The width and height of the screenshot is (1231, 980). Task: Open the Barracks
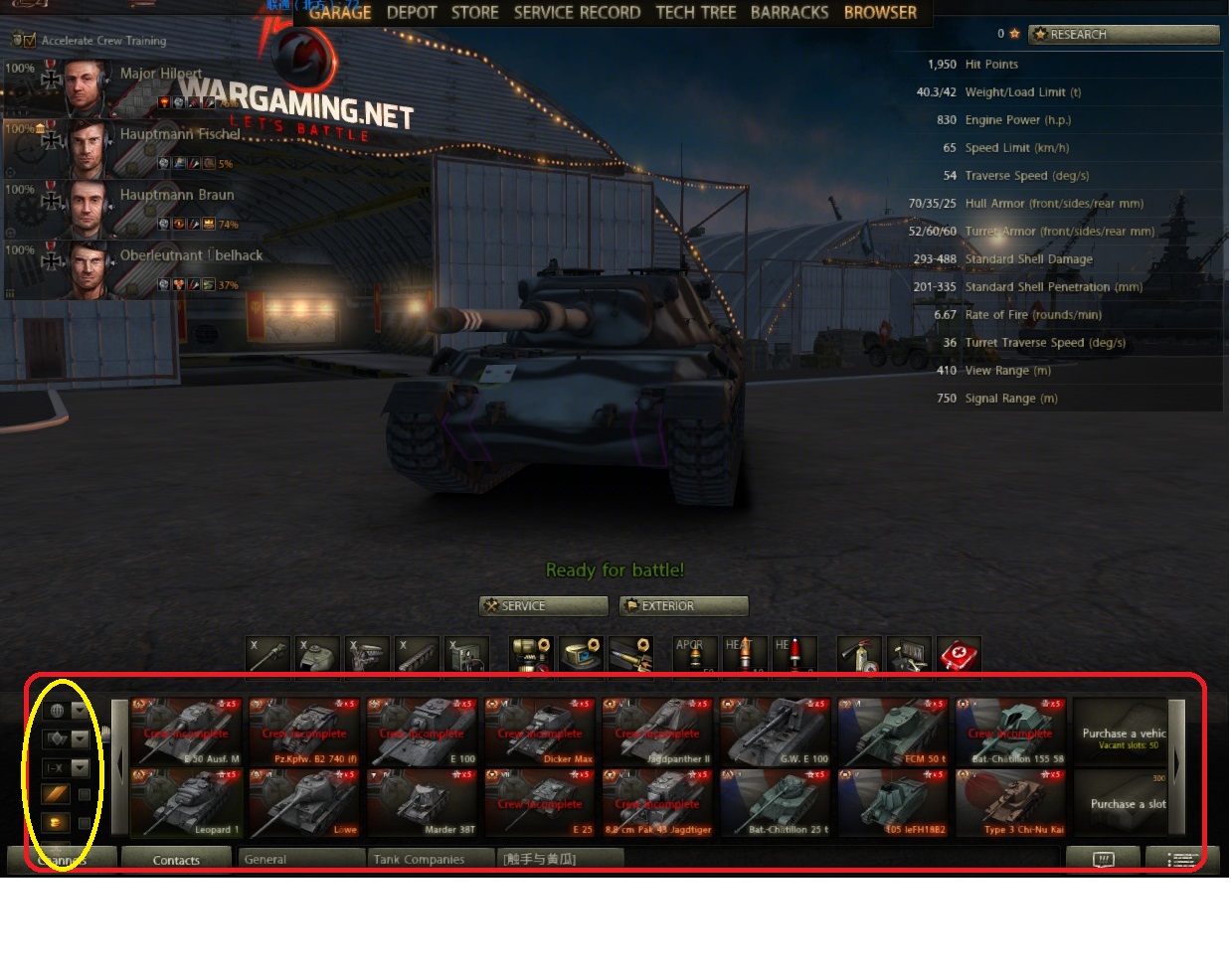coord(790,13)
